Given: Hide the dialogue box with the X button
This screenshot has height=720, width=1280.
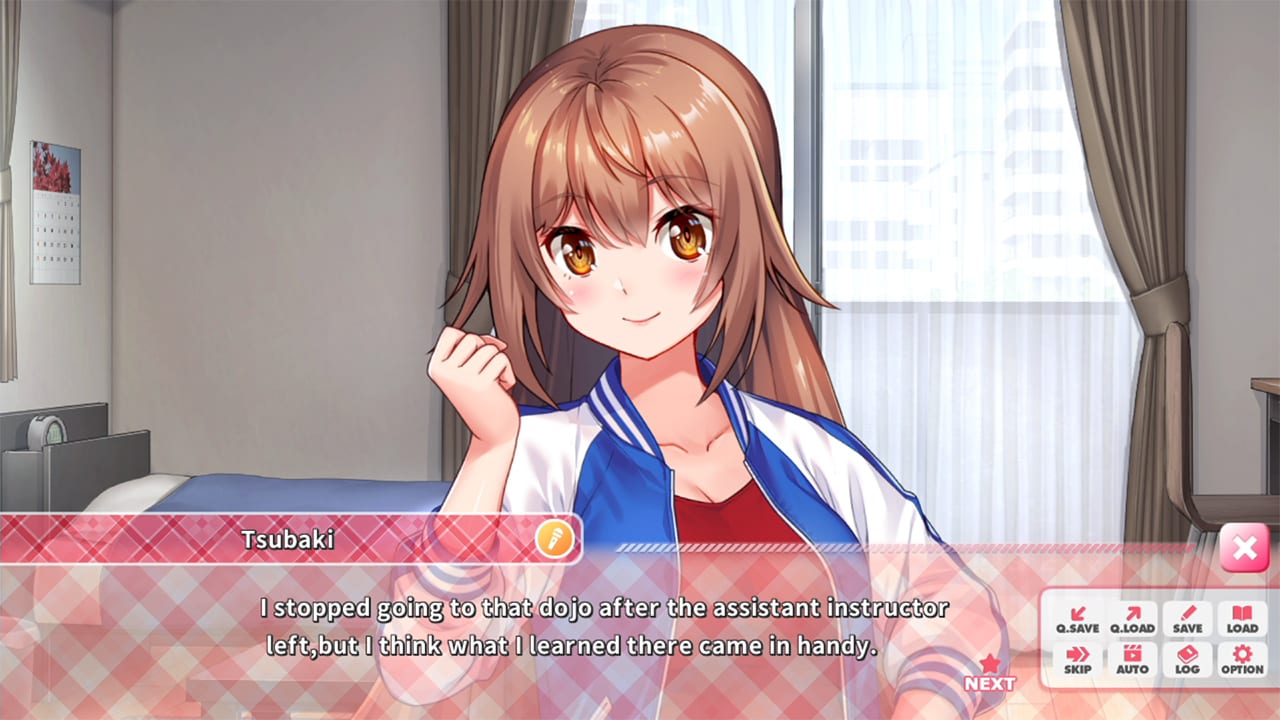Looking at the screenshot, I should 1244,548.
